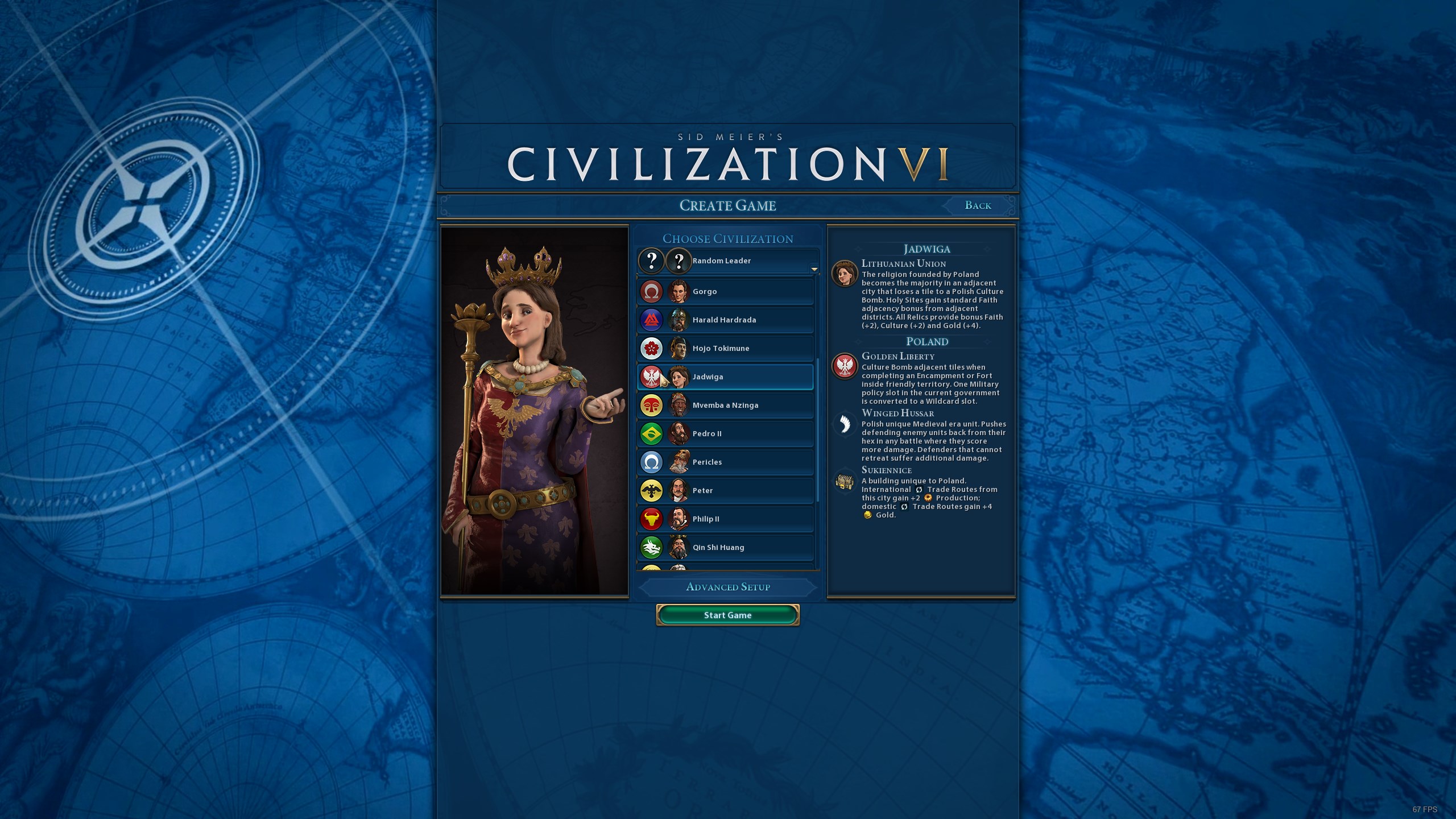Screen dimensions: 1456x819
Task: Select Jadwiga of Poland
Action: 725,377
